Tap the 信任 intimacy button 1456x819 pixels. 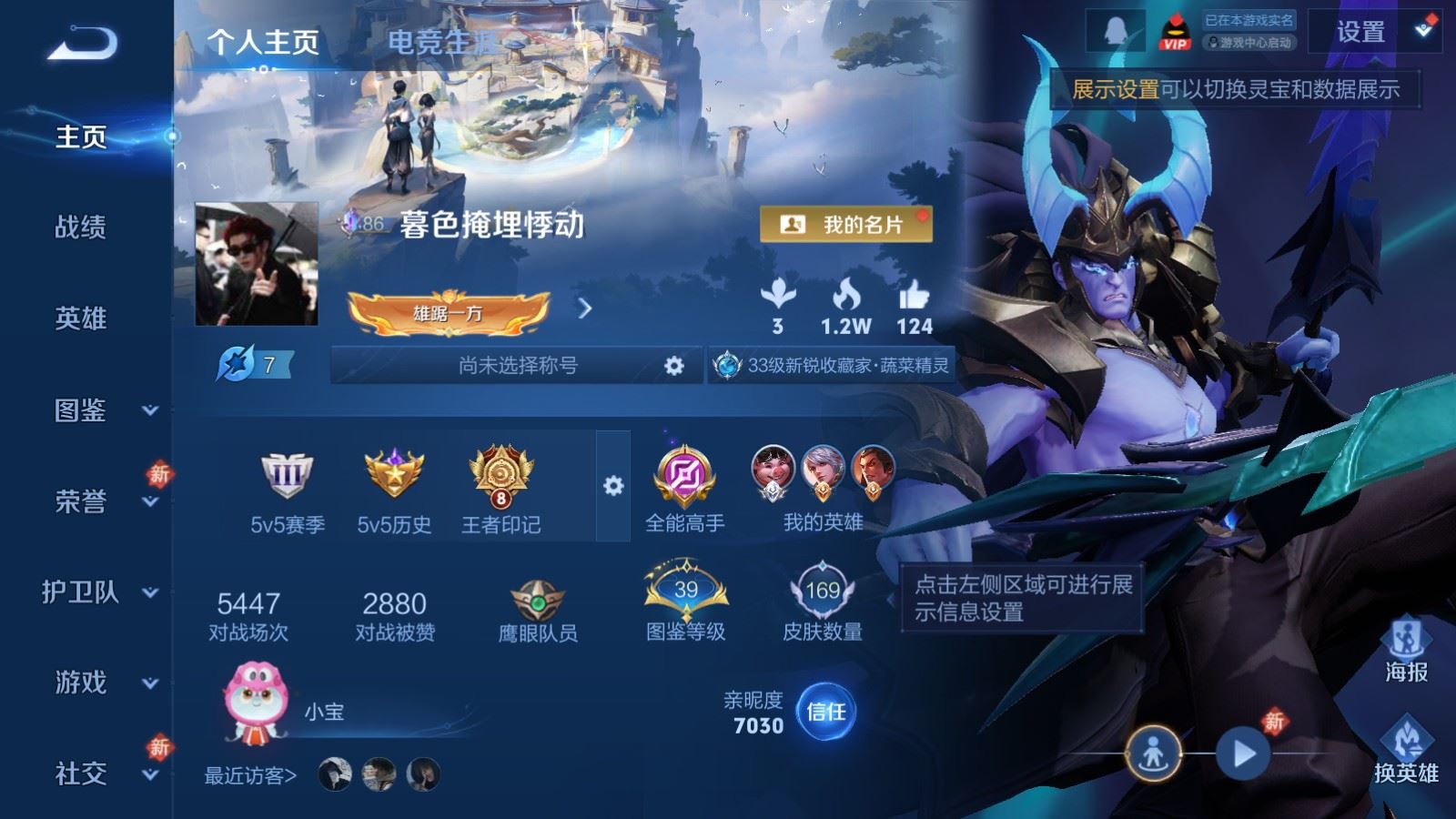(x=826, y=713)
